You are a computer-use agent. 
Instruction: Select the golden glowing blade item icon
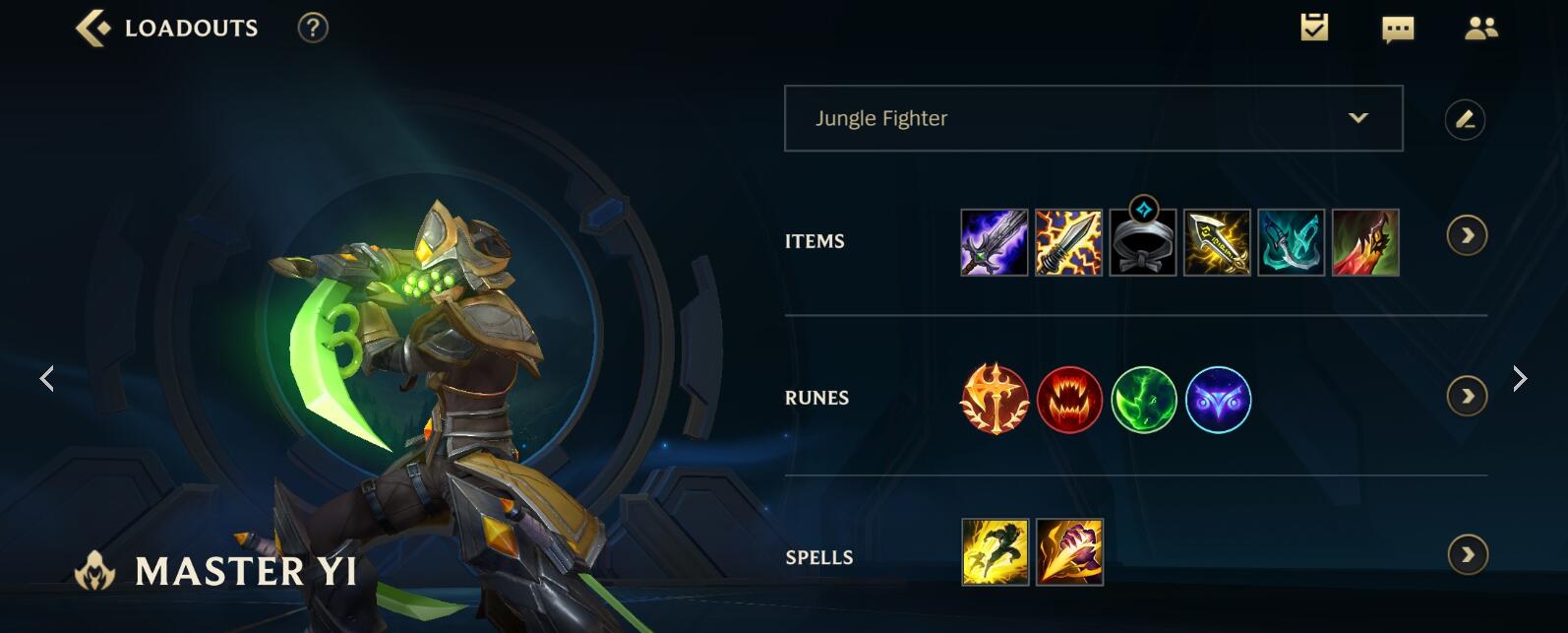[1217, 242]
